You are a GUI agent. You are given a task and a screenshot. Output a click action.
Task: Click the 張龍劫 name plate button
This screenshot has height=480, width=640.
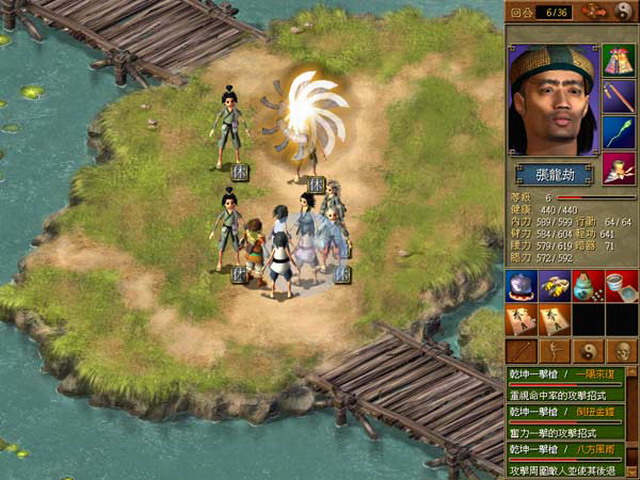pyautogui.click(x=553, y=174)
